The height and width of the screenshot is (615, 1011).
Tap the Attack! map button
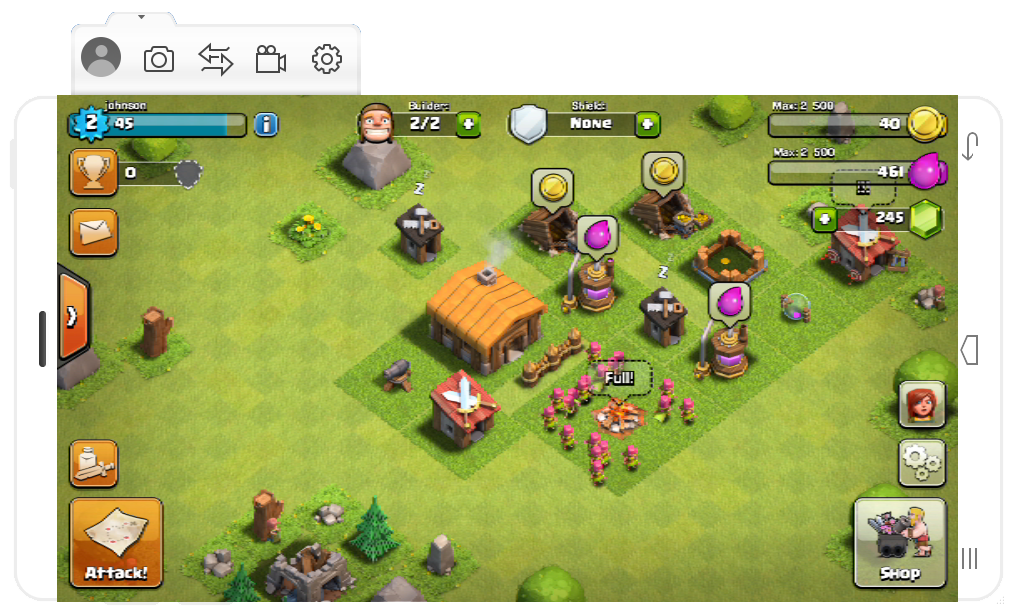tap(116, 542)
